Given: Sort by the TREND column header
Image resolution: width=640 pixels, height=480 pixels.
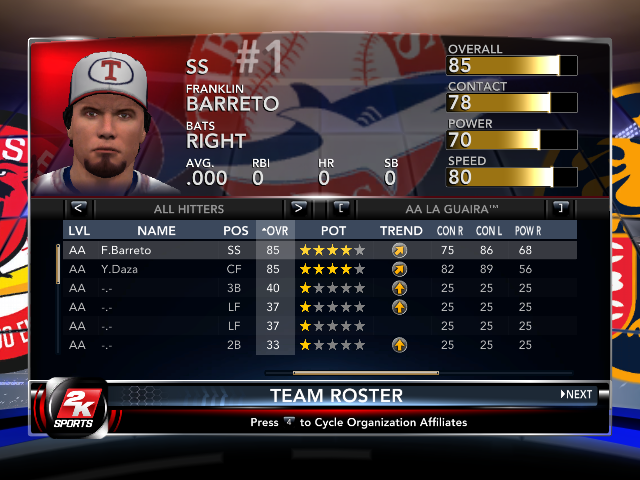Looking at the screenshot, I should click(400, 231).
